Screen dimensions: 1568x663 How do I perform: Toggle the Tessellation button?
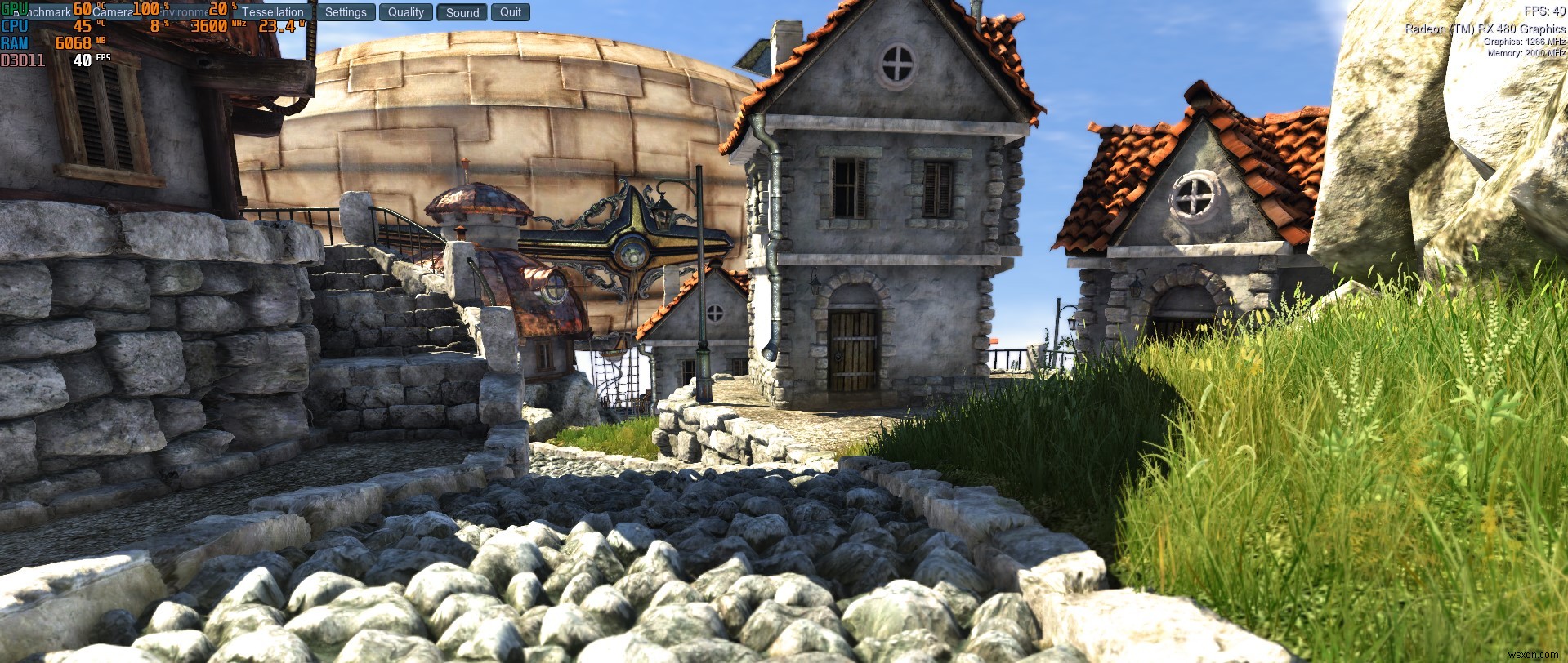coord(273,12)
